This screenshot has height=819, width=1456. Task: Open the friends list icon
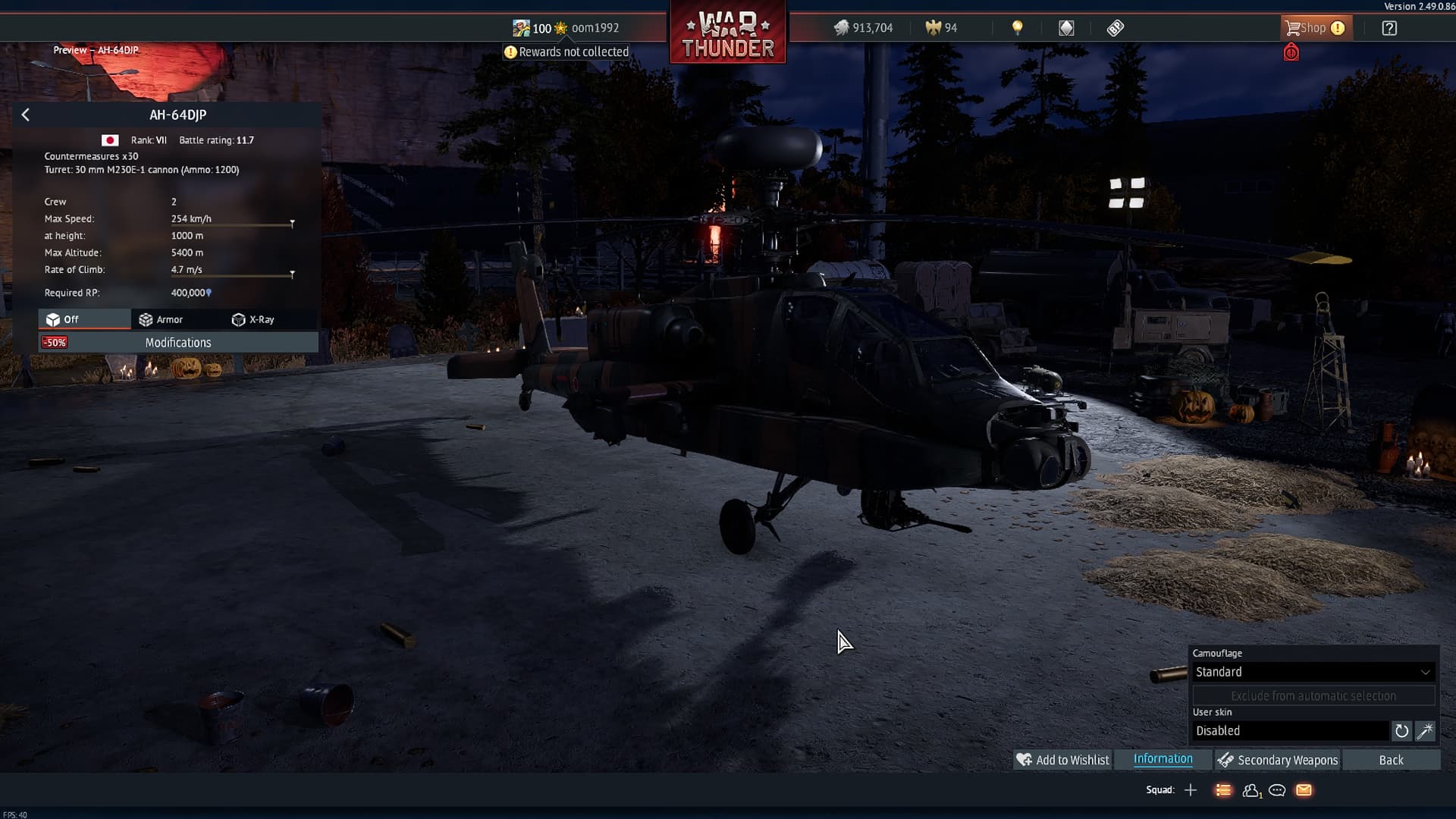coord(1251,790)
